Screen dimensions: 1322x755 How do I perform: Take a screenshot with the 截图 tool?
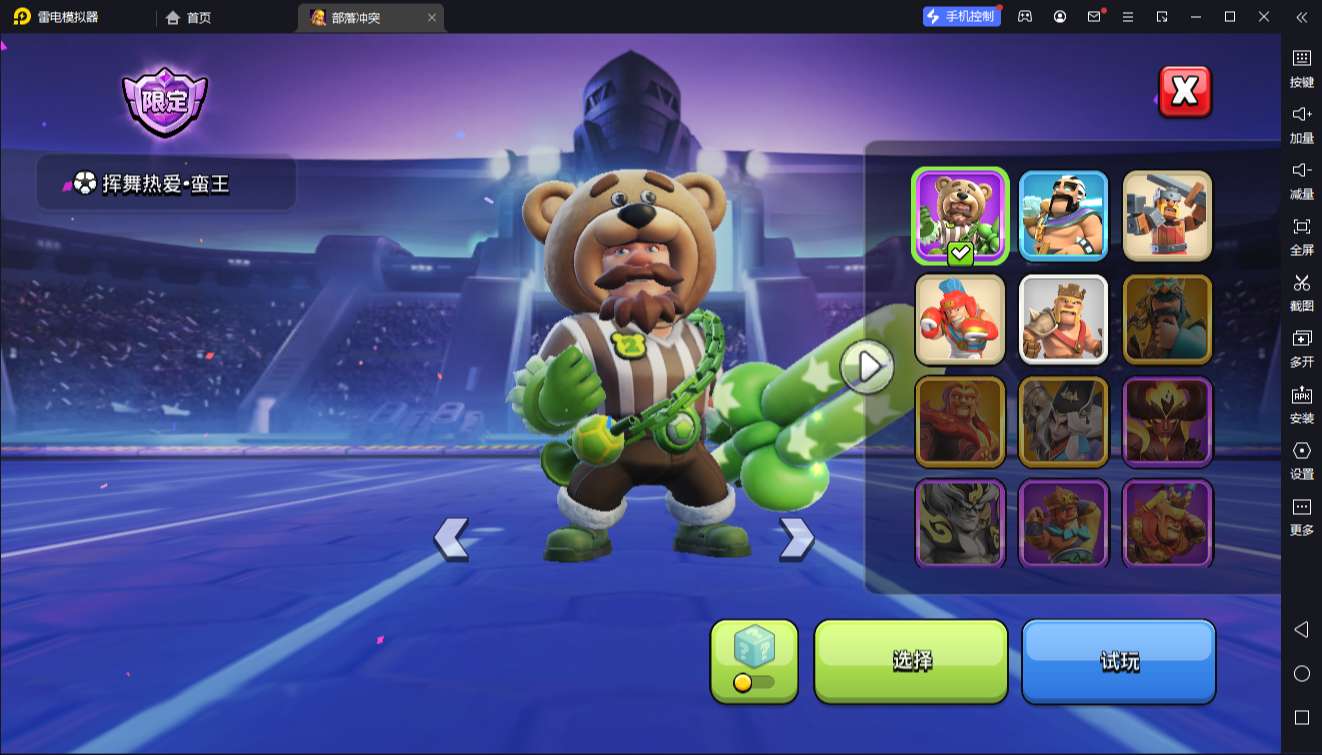tap(1301, 292)
